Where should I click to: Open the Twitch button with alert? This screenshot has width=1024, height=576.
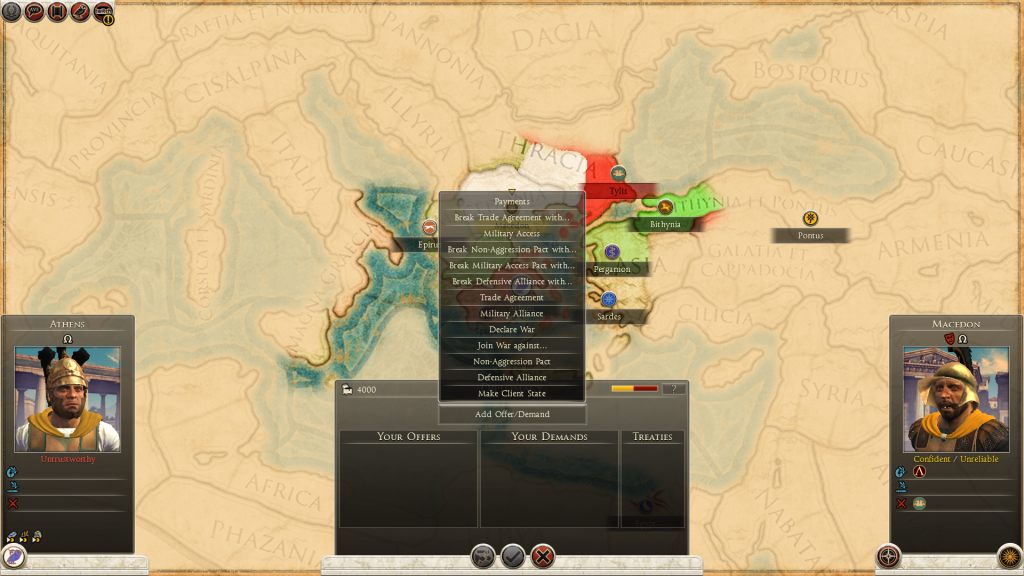tap(103, 12)
